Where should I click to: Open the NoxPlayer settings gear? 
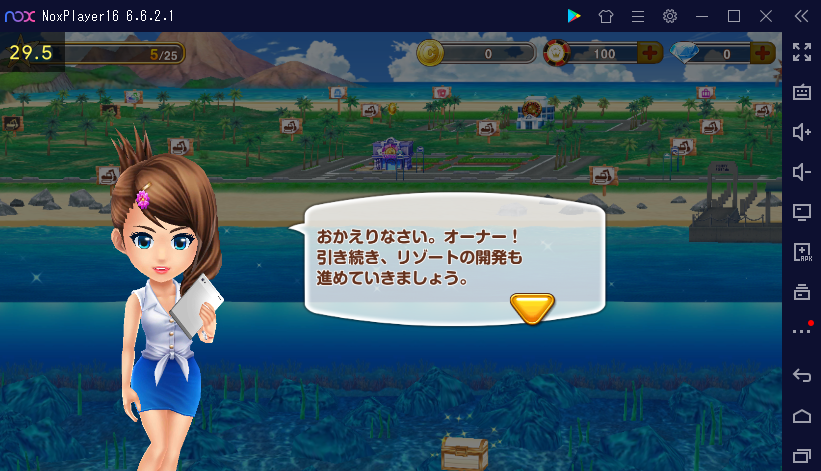(x=670, y=16)
